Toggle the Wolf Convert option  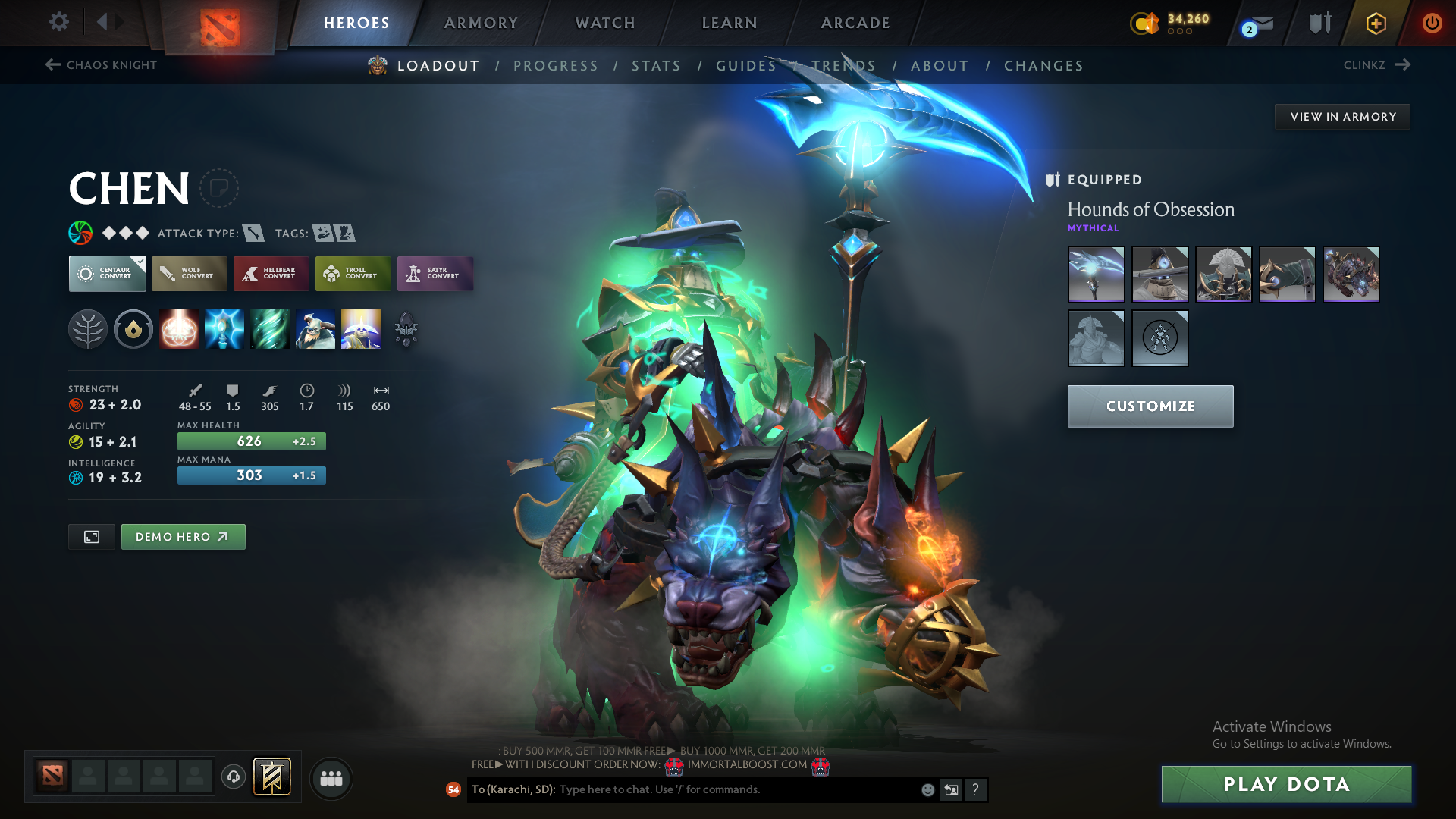(x=189, y=274)
